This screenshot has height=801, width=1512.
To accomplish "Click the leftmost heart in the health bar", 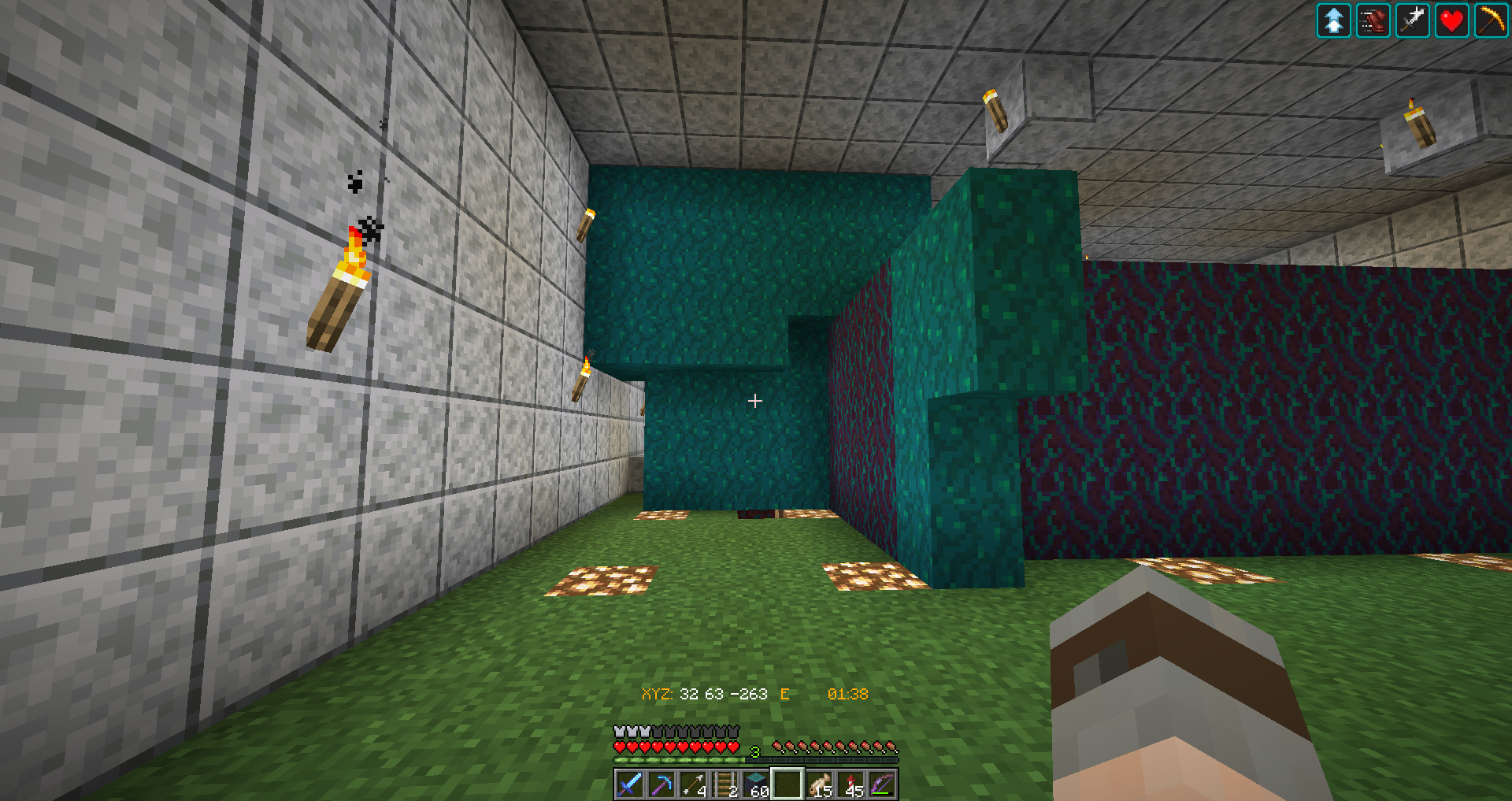I will click(620, 747).
